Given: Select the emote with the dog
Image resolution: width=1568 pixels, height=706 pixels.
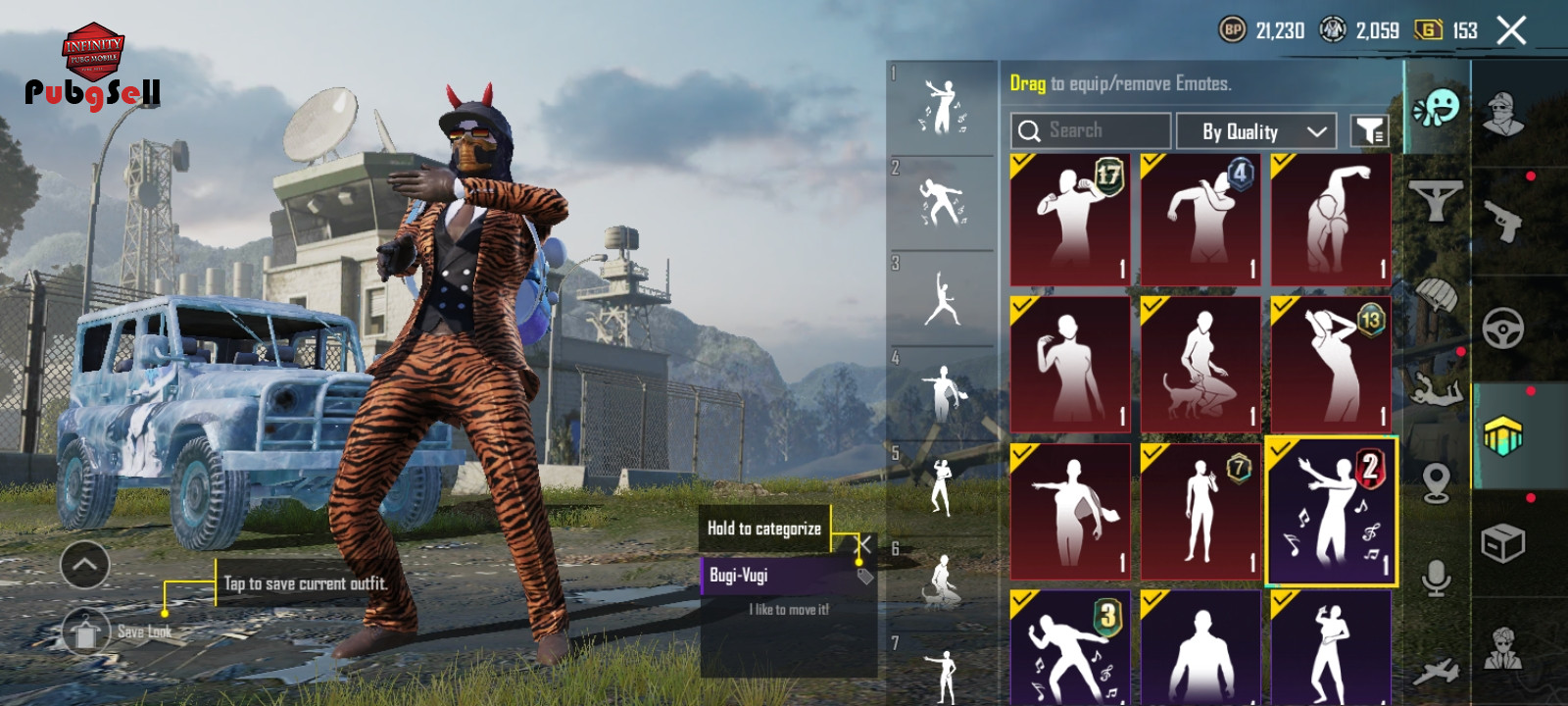Looking at the screenshot, I should [1200, 364].
